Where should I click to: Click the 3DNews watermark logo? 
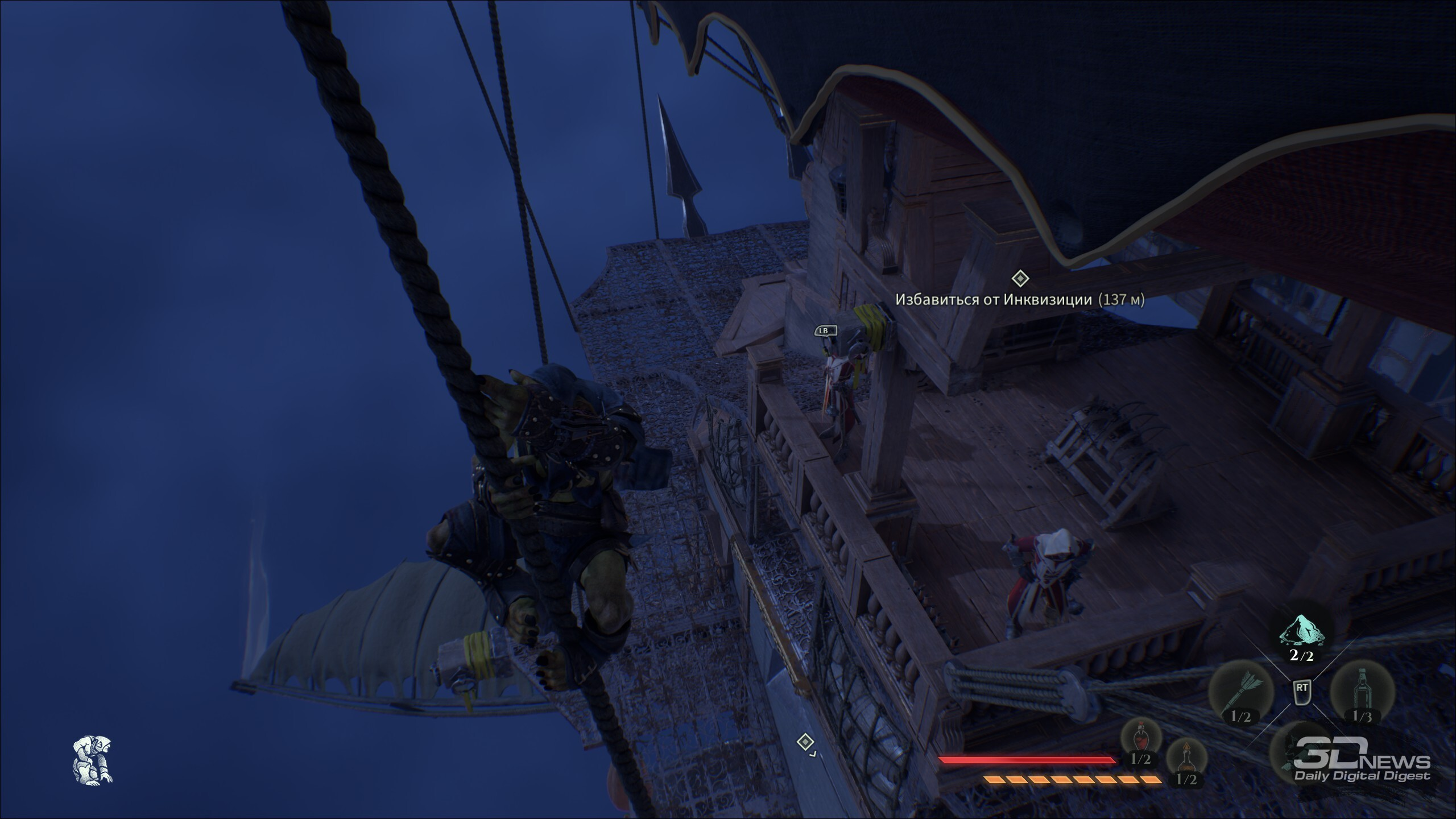click(1362, 766)
